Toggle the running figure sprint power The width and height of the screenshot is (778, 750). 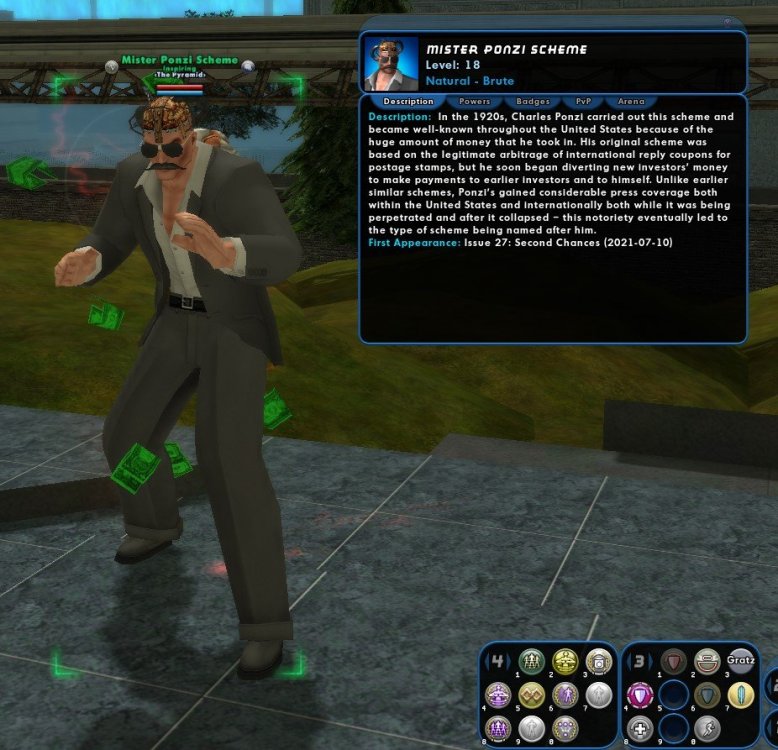coord(707,728)
